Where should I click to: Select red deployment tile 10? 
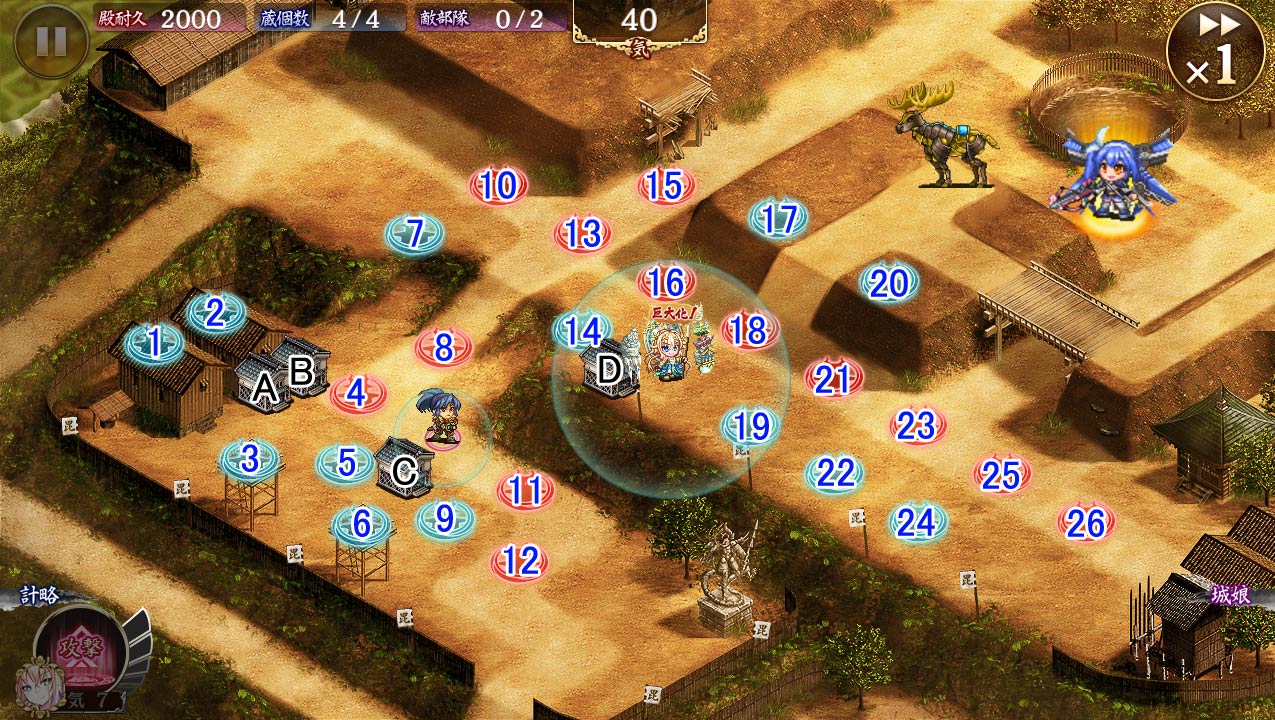tap(498, 186)
